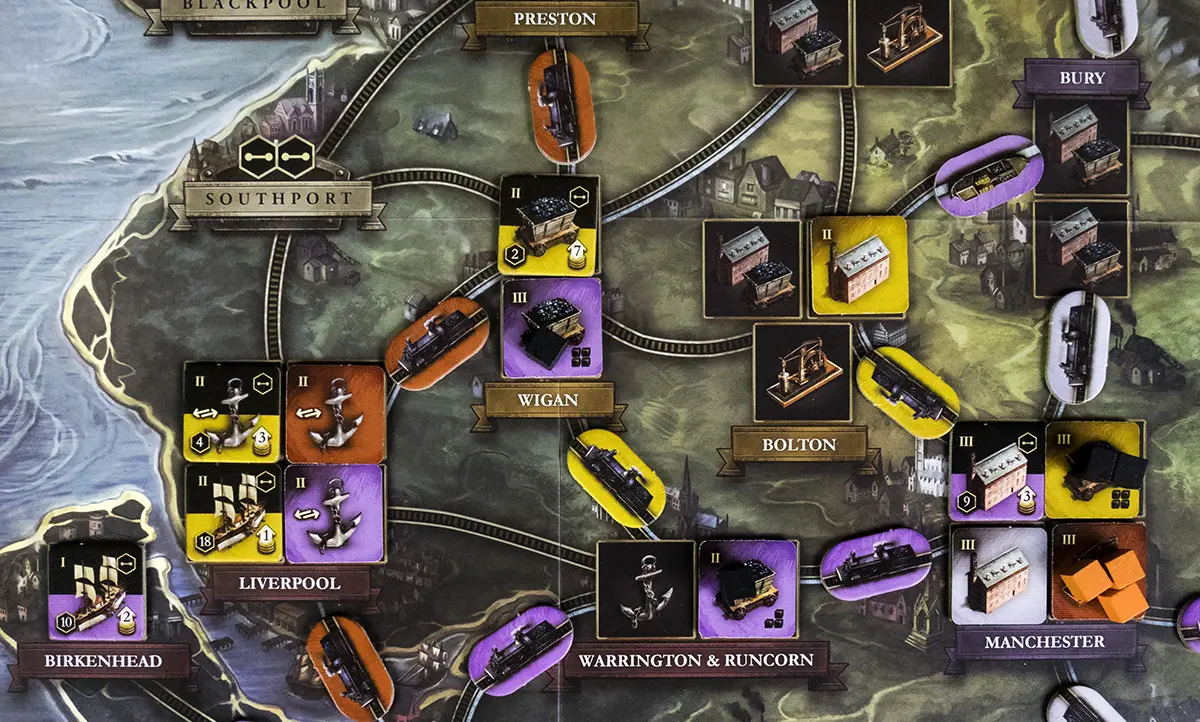Select the purple coal mine in Warrington & Runcorn
This screenshot has width=1200, height=722.
point(748,590)
